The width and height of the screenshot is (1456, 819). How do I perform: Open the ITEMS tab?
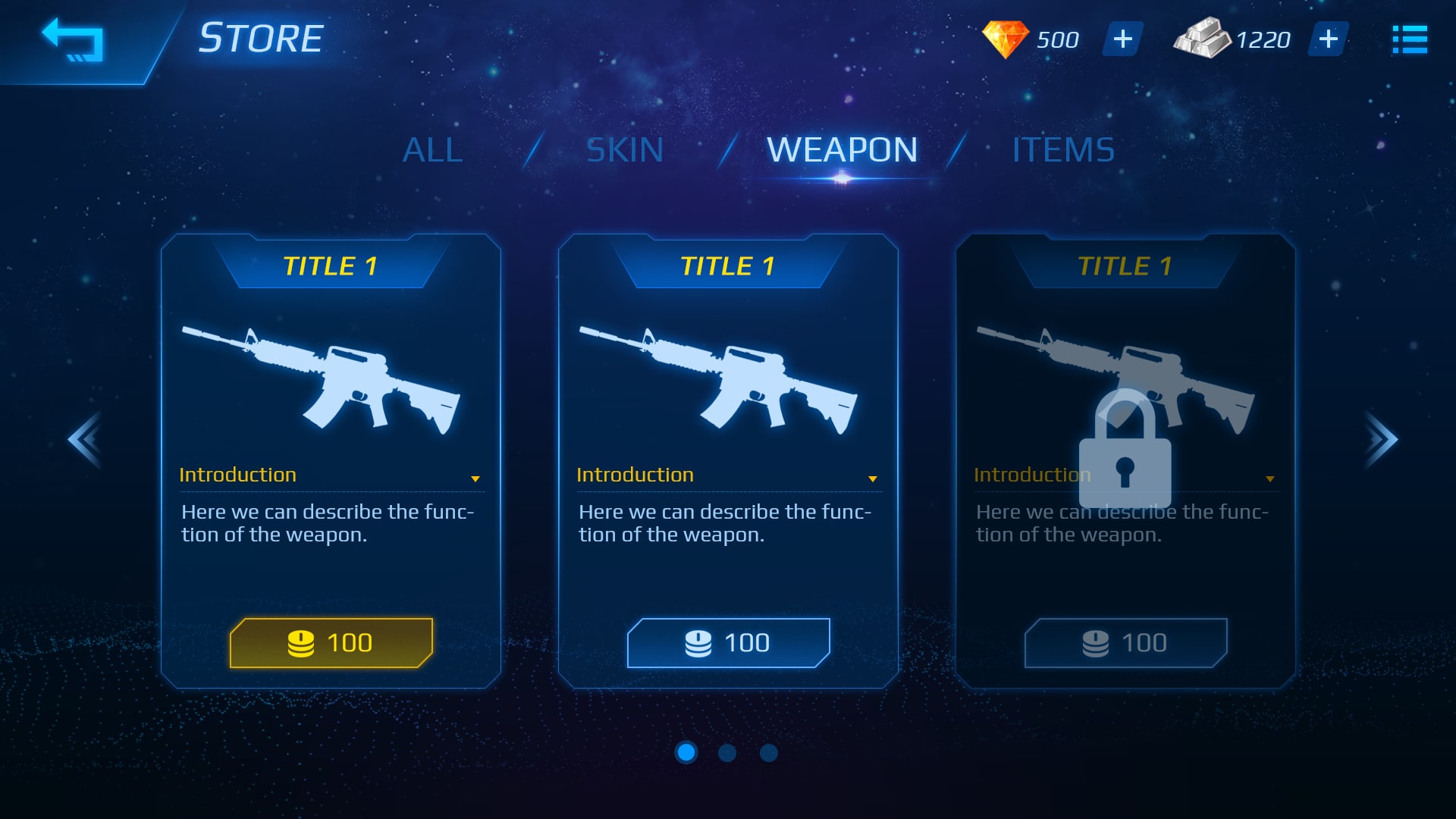pos(1063,150)
